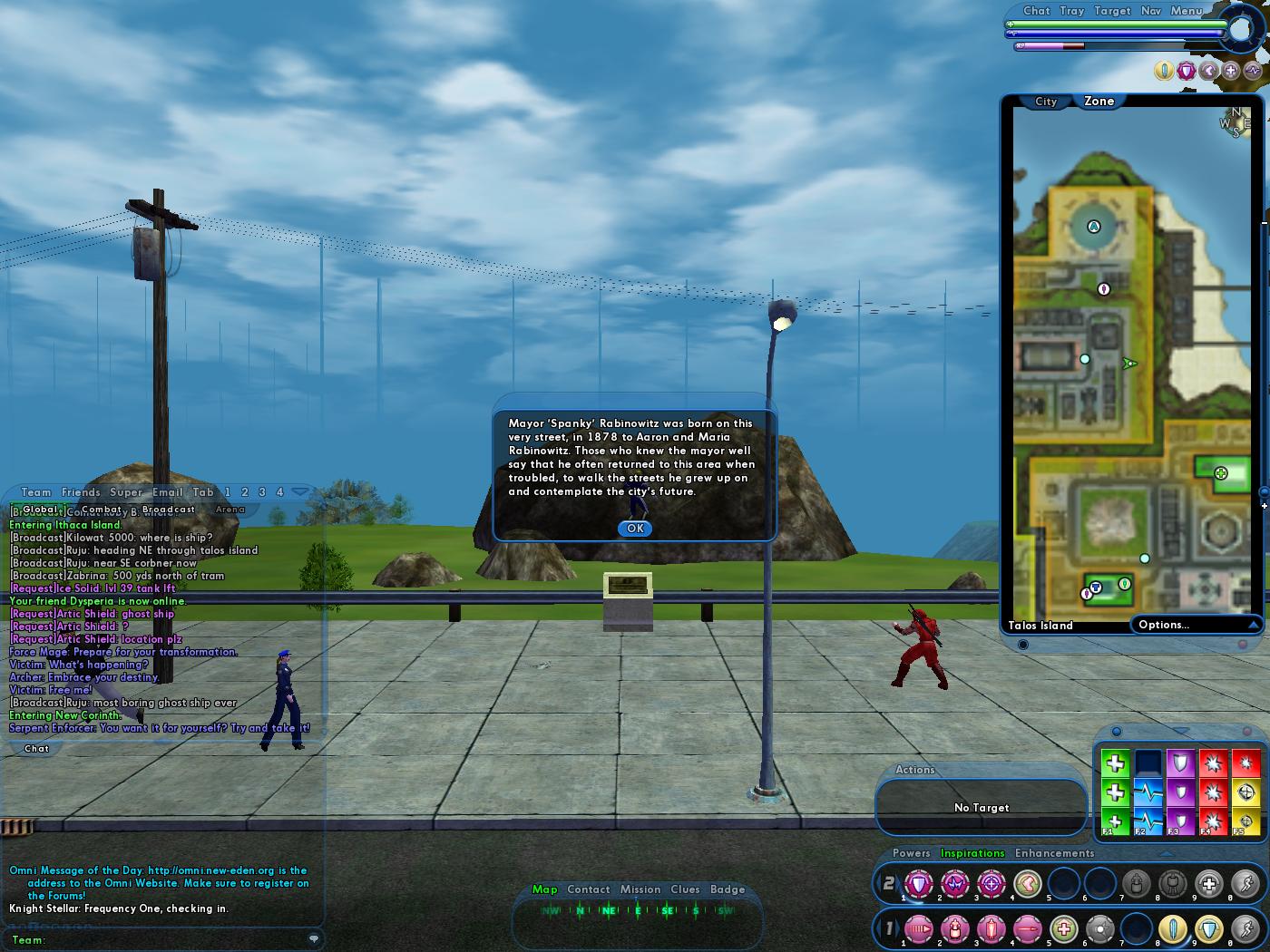Image resolution: width=1270 pixels, height=952 pixels.
Task: Switch chat to the Broadcast tab
Action: 169,510
